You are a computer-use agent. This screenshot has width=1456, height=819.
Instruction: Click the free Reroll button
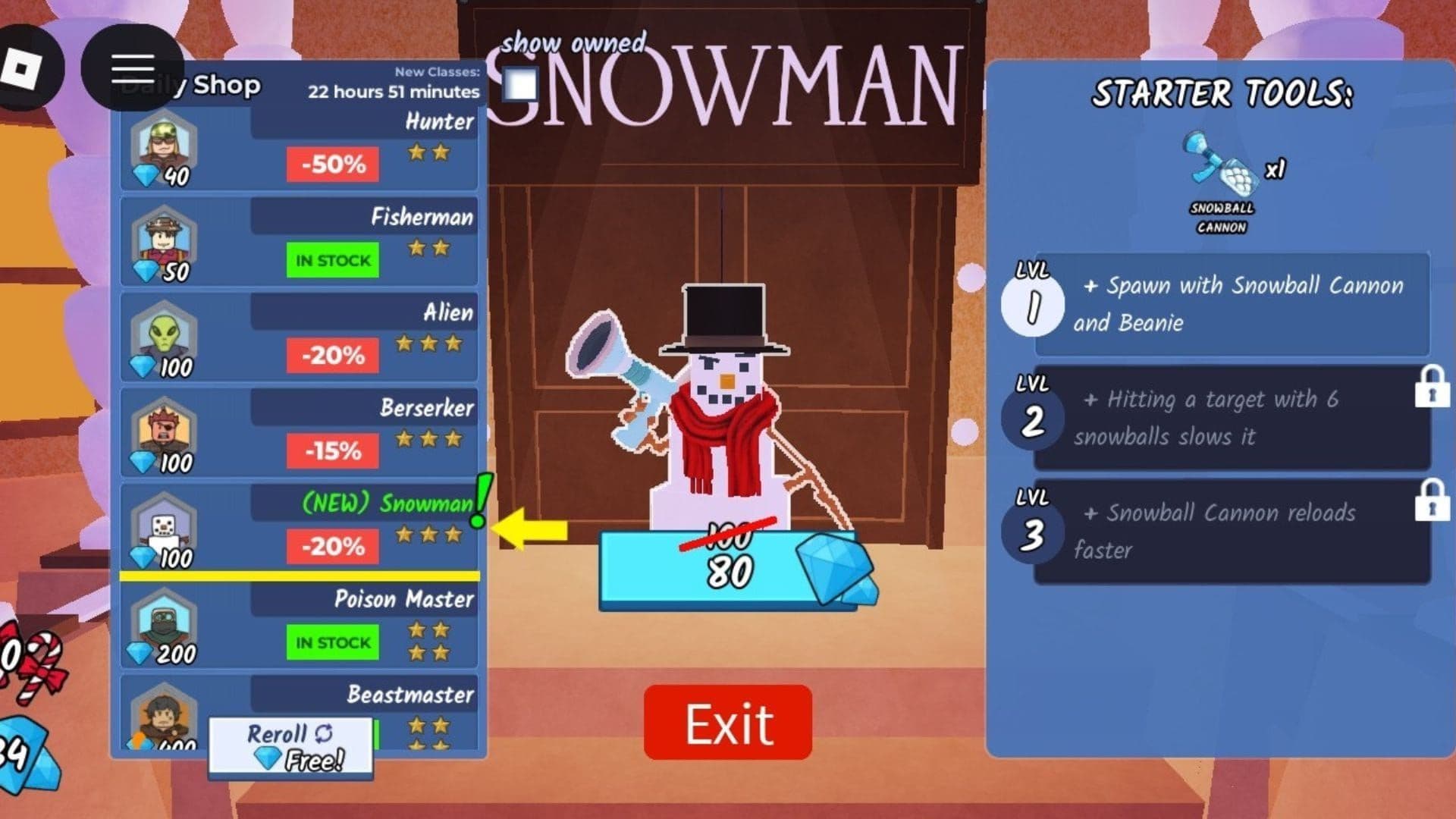coord(292,745)
